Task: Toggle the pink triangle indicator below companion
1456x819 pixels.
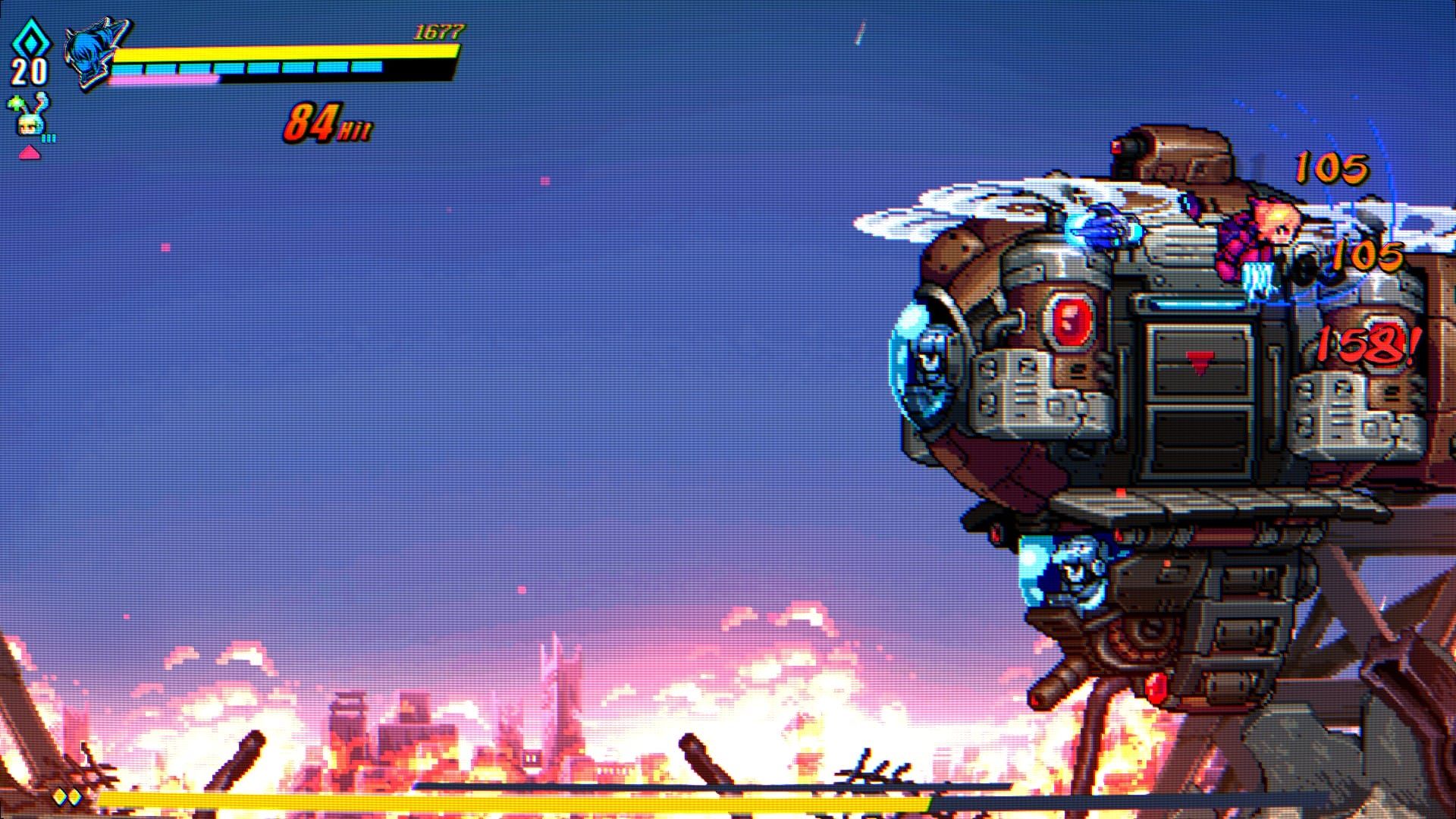Action: click(x=30, y=154)
